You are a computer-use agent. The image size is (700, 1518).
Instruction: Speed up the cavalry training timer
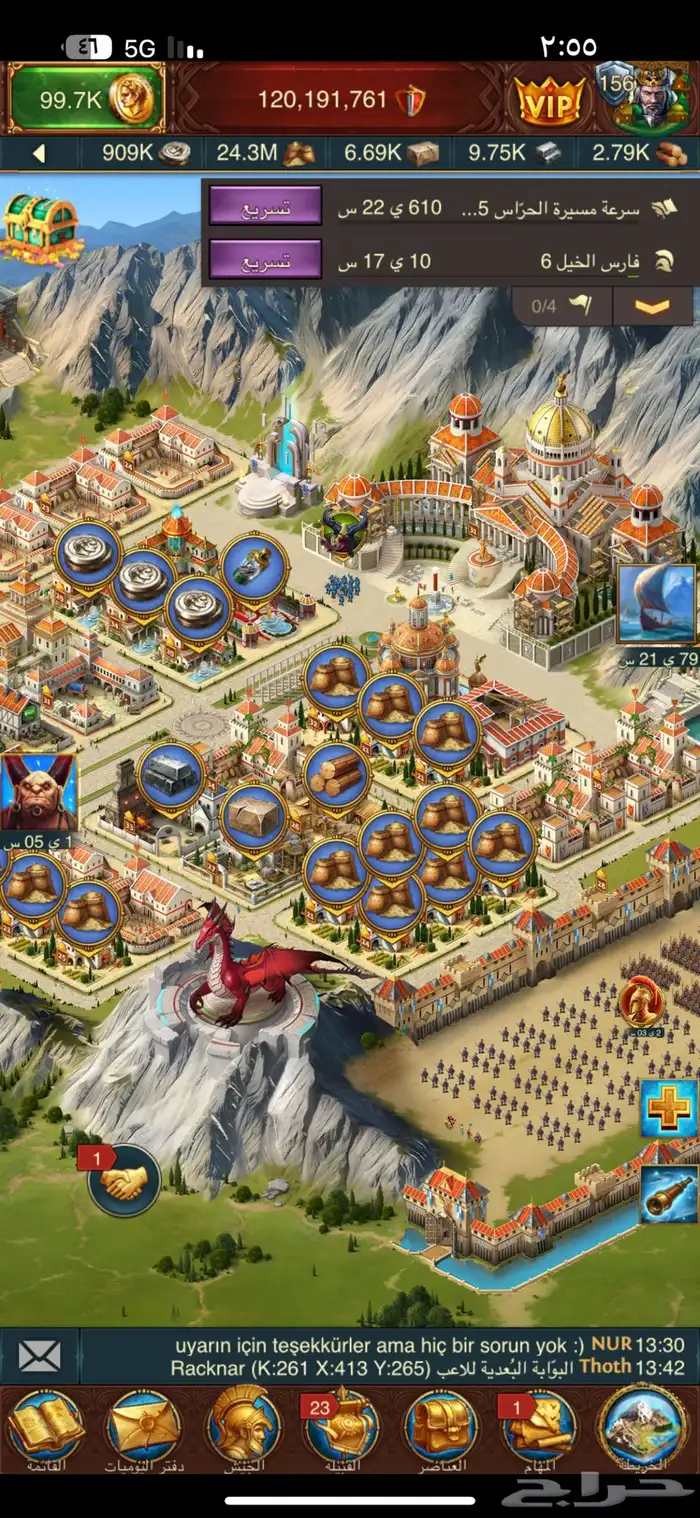click(265, 261)
